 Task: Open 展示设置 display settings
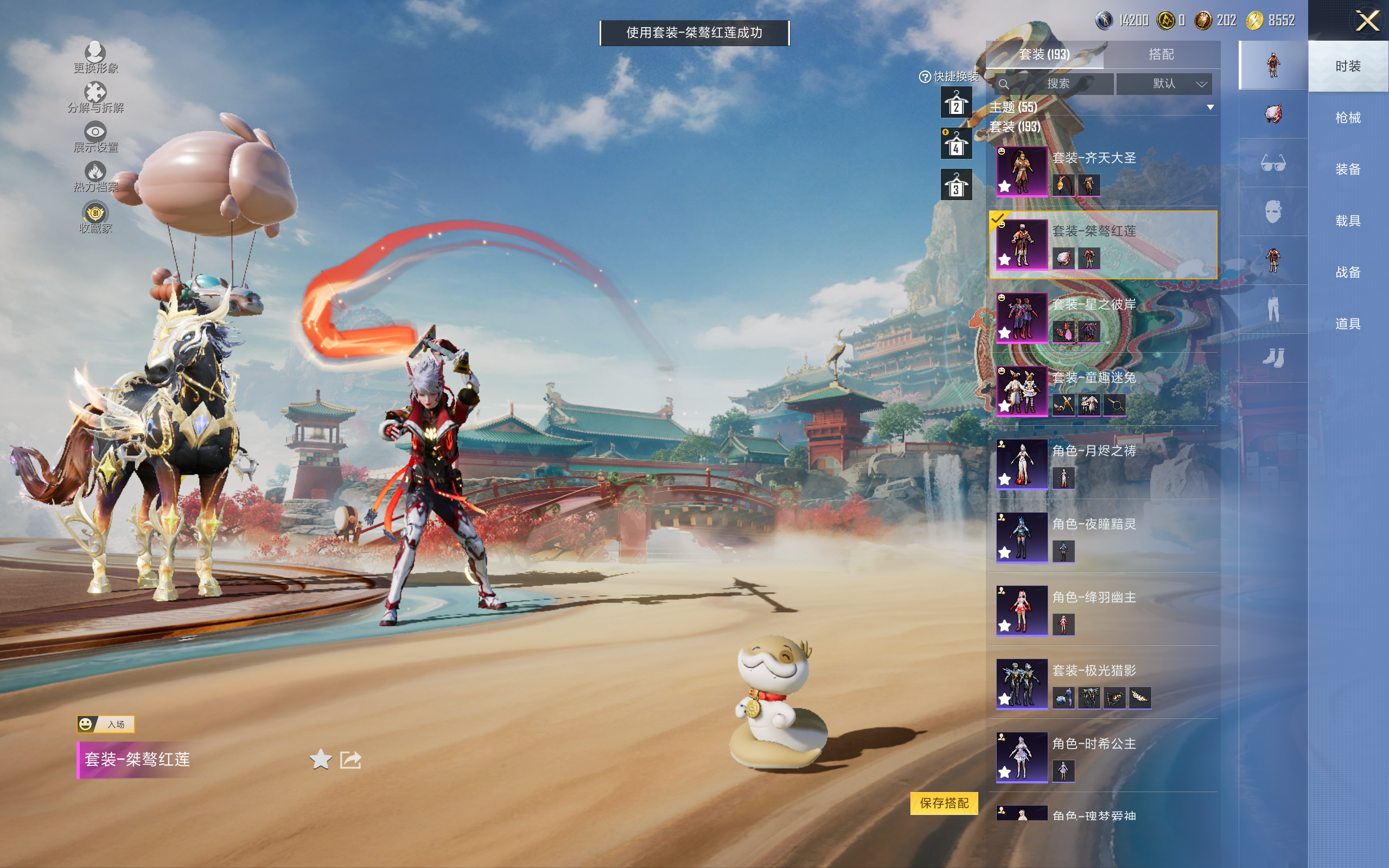[95, 137]
